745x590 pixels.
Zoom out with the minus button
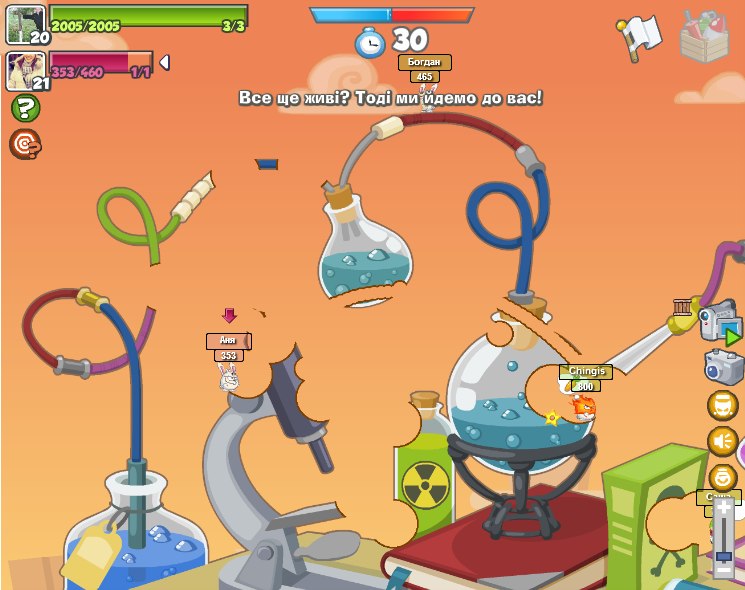coord(723,570)
